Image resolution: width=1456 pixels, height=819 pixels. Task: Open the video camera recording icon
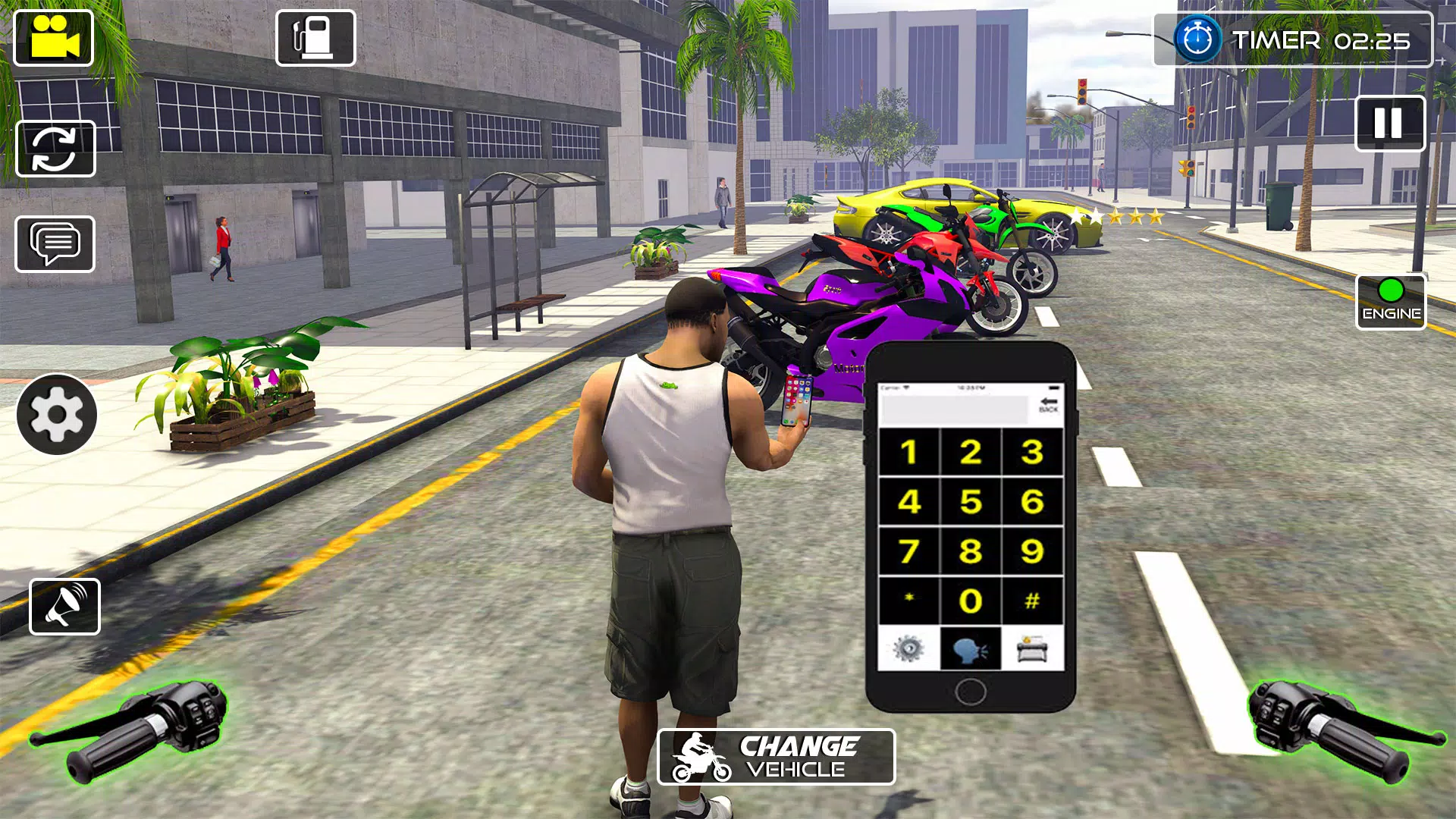[x=53, y=39]
